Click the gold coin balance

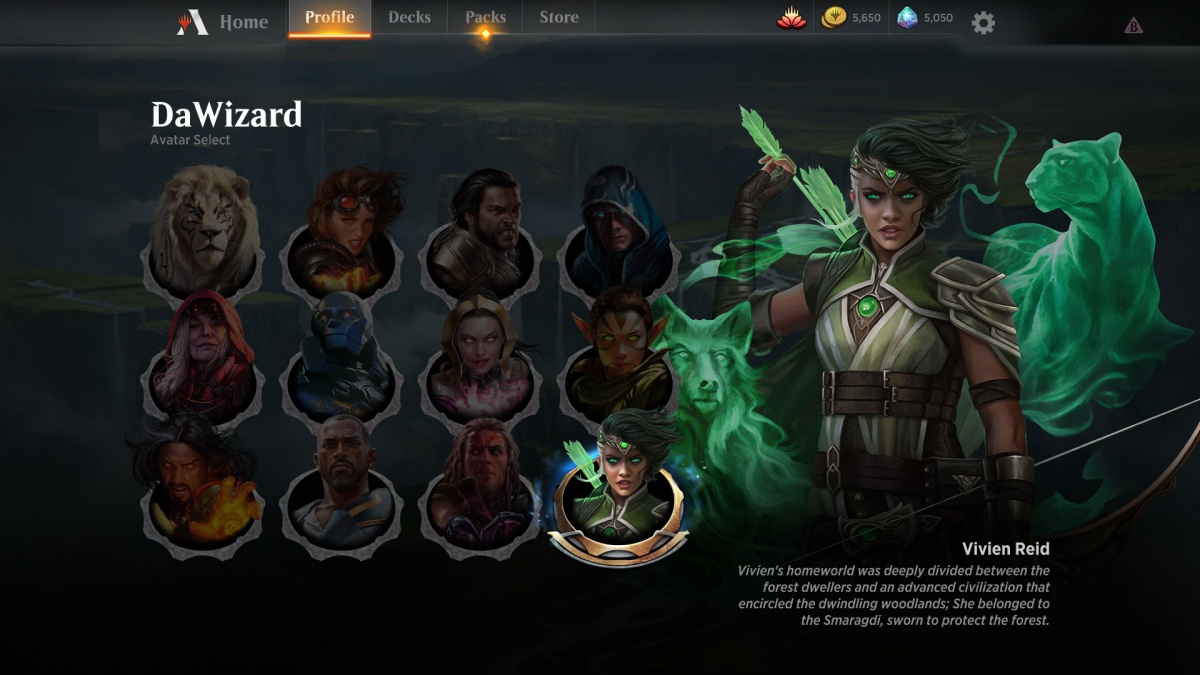(x=851, y=18)
